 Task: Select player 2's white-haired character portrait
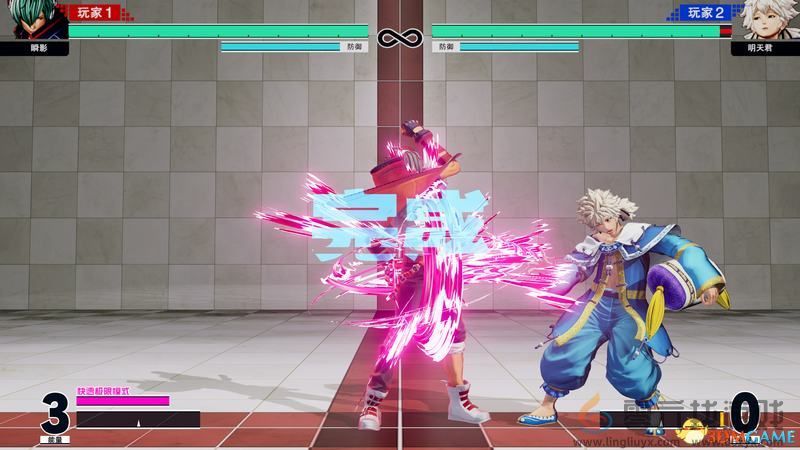point(767,20)
